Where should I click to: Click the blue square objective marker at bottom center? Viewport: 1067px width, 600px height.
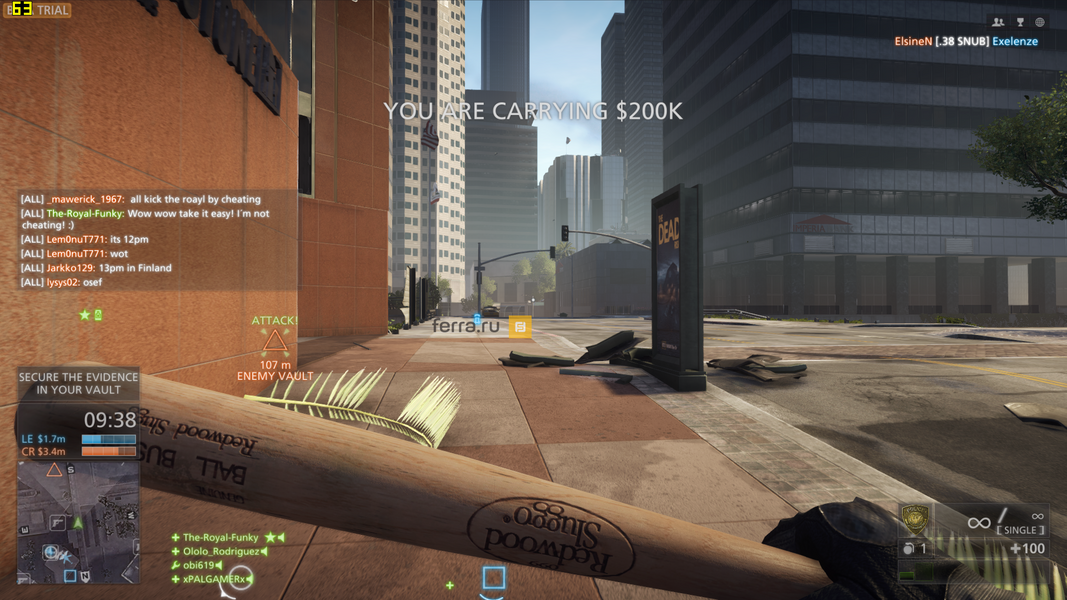(494, 578)
